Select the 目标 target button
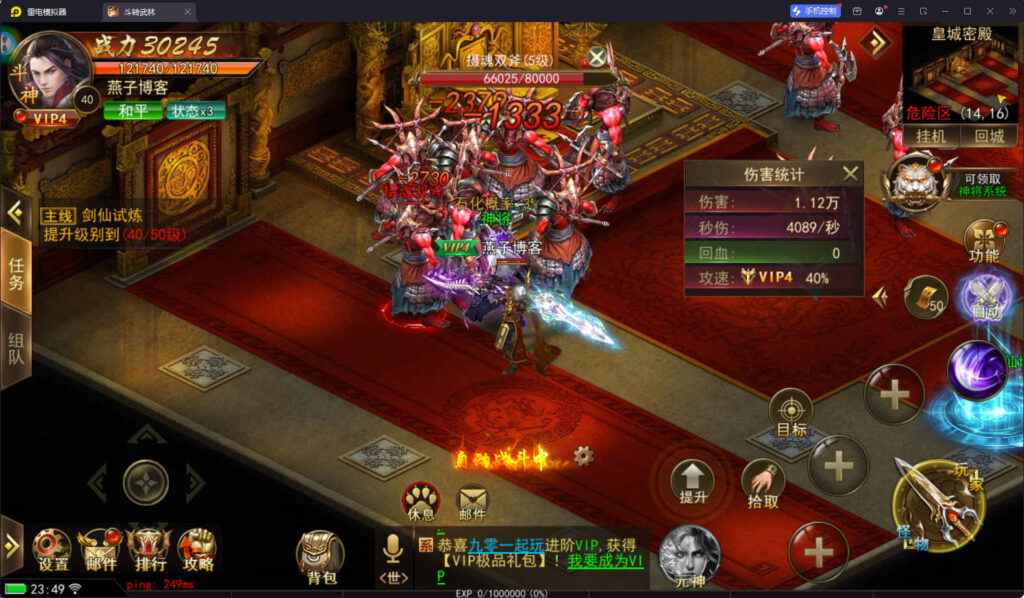The image size is (1024, 598). click(791, 413)
